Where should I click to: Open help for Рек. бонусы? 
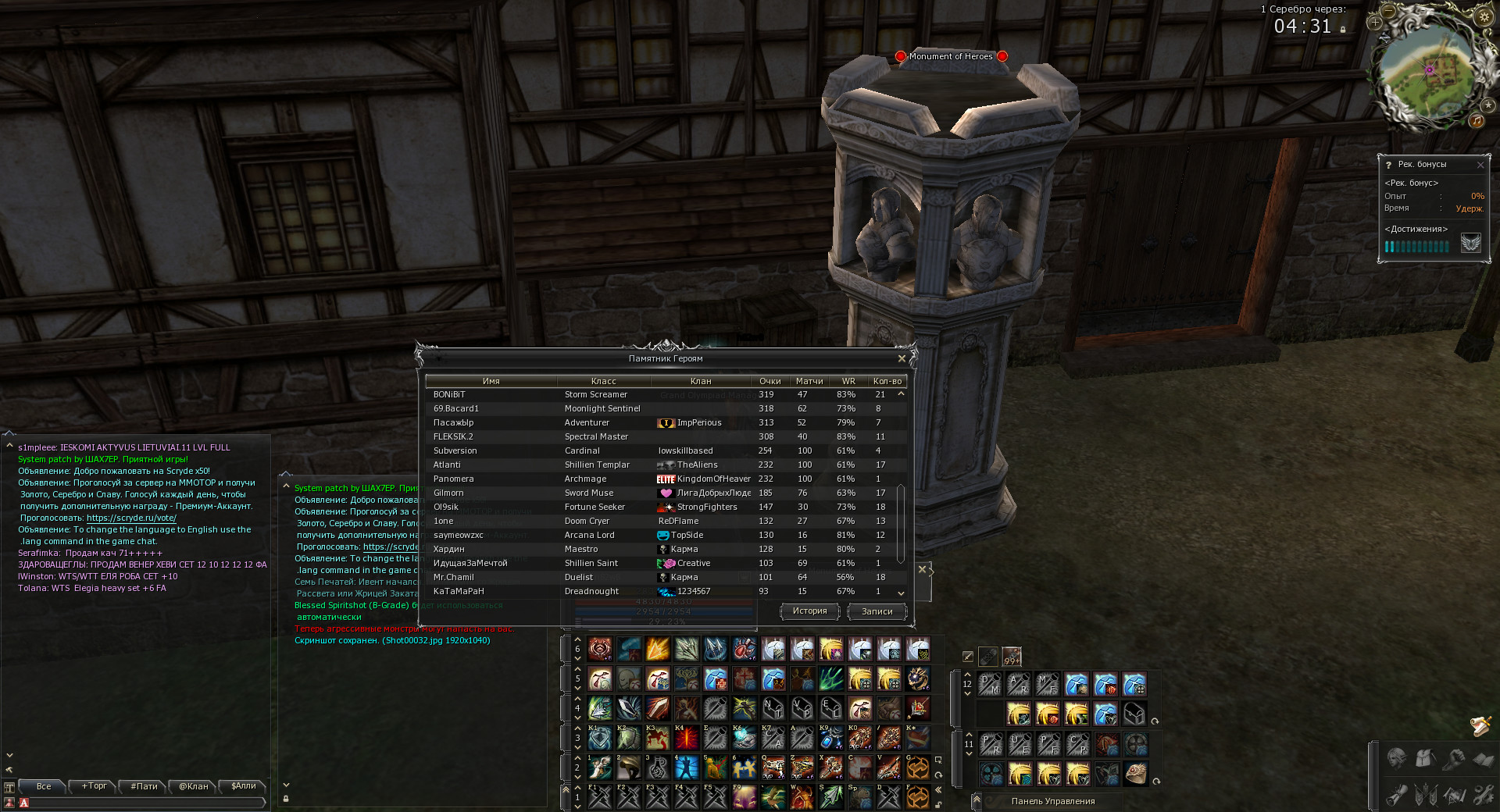[x=1388, y=165]
